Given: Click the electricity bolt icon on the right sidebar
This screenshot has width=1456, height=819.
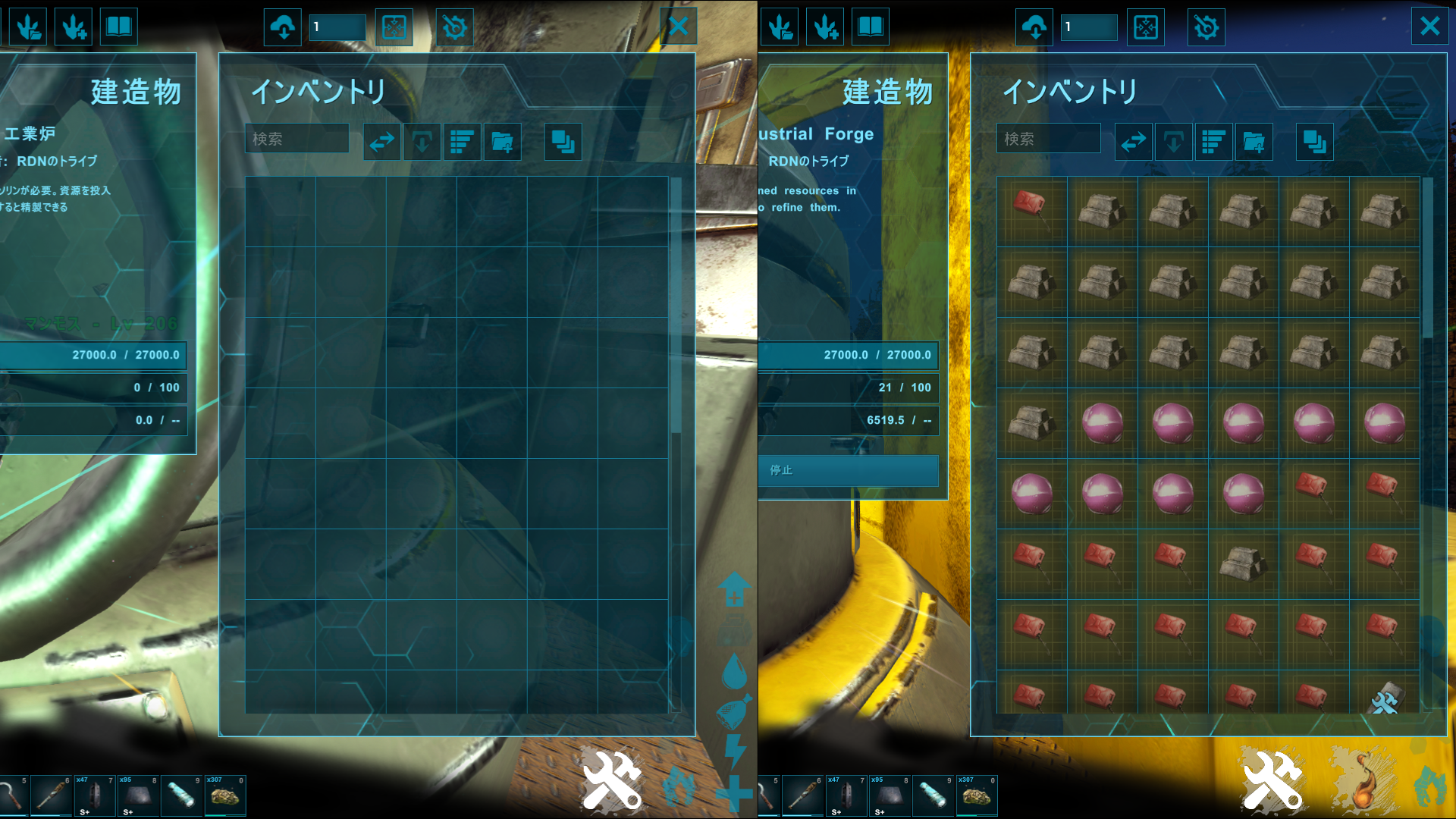Looking at the screenshot, I should [734, 752].
